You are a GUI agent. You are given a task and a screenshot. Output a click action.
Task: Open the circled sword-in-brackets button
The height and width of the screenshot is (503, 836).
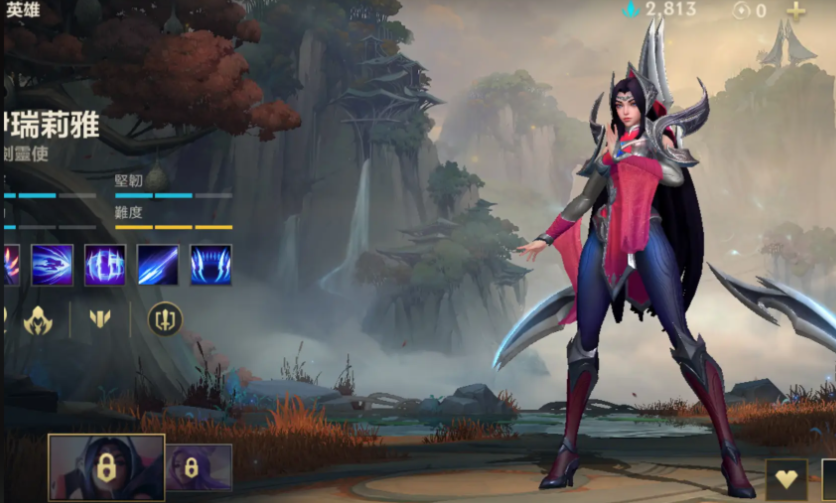(x=165, y=320)
